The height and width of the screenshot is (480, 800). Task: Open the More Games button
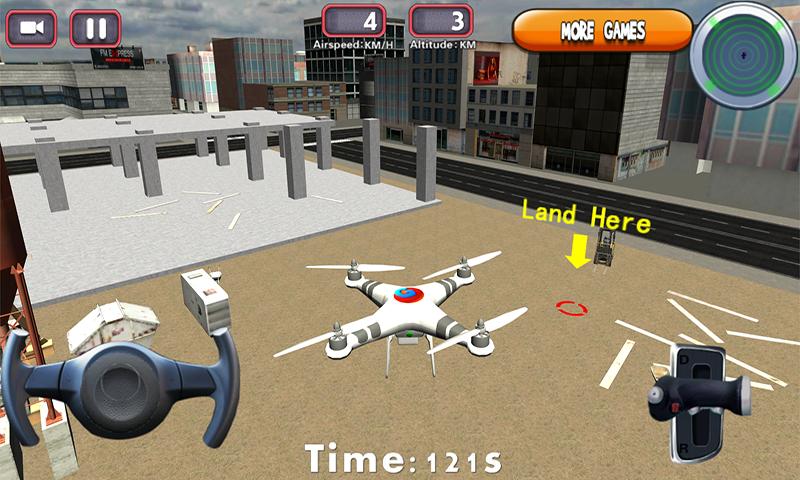click(602, 30)
